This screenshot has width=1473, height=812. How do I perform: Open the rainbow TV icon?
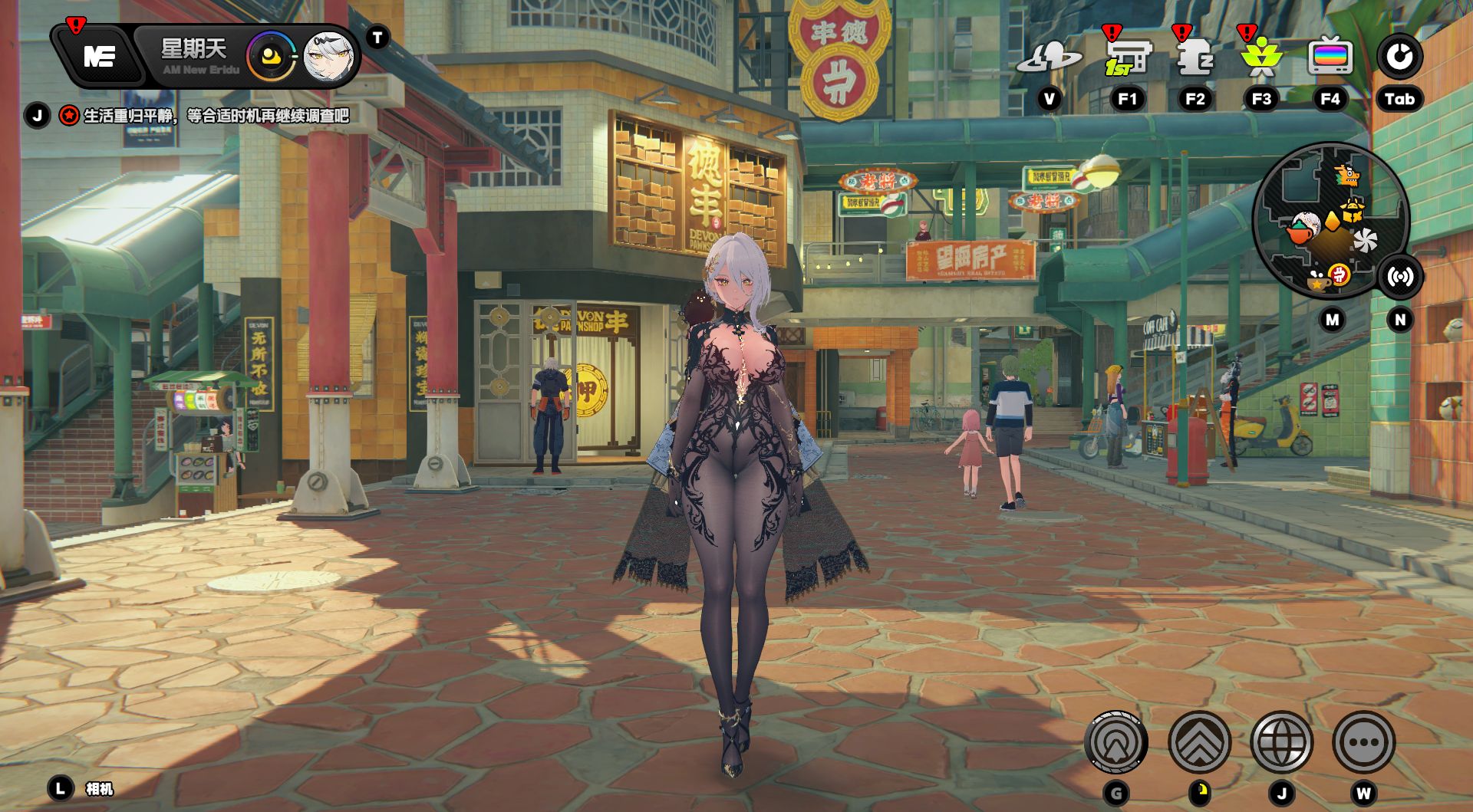[1330, 58]
